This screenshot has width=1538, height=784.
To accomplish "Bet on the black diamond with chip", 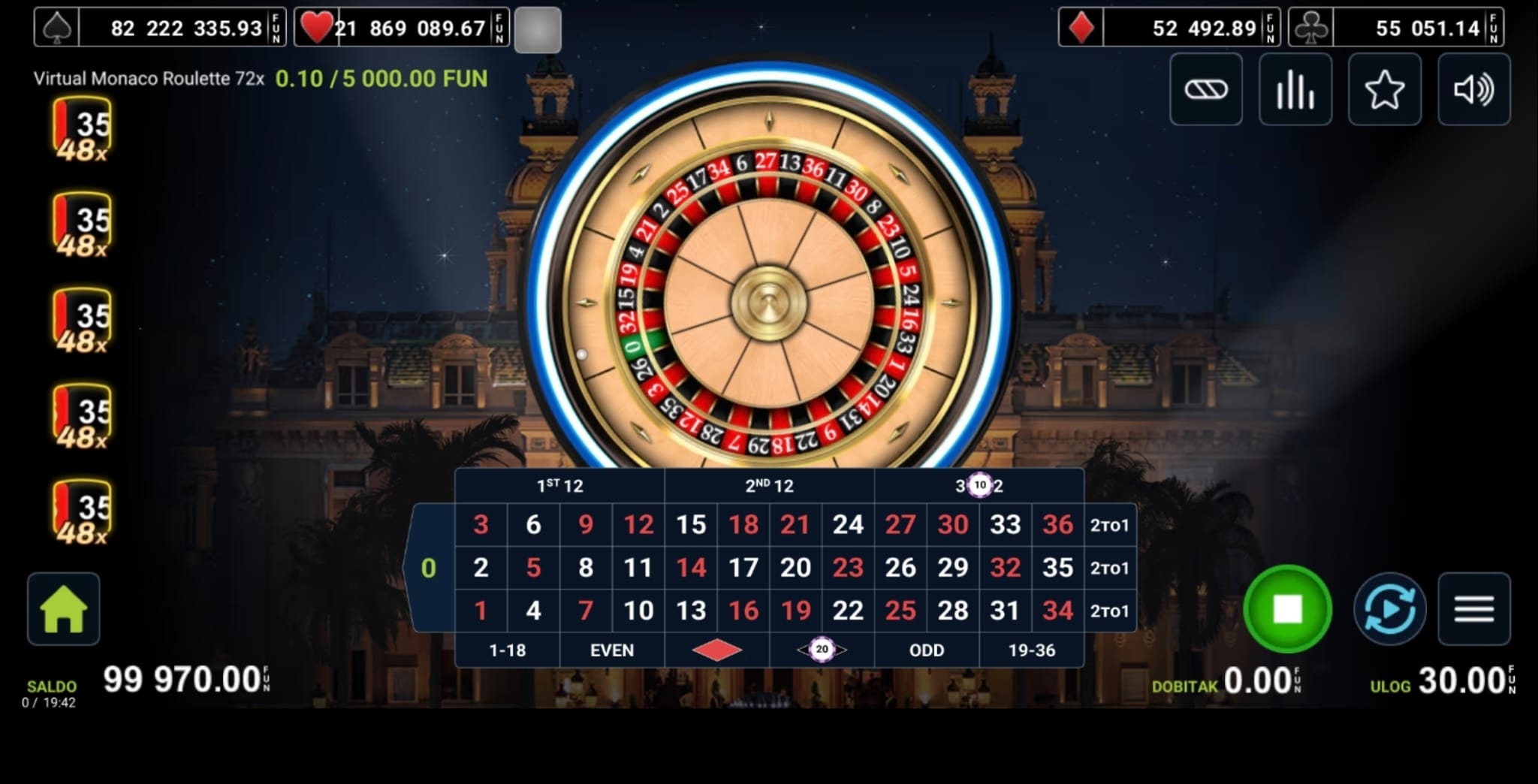I will point(822,650).
